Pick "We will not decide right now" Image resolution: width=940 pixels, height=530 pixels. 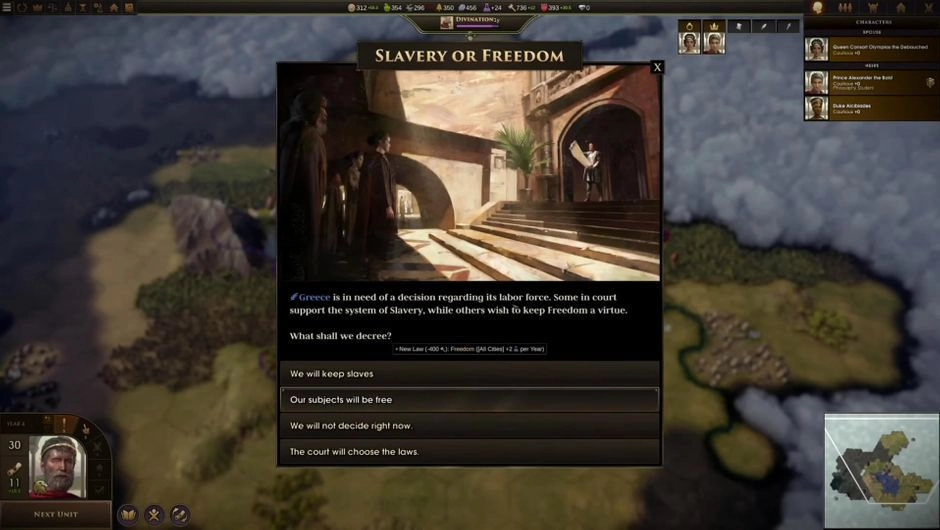(x=469, y=426)
